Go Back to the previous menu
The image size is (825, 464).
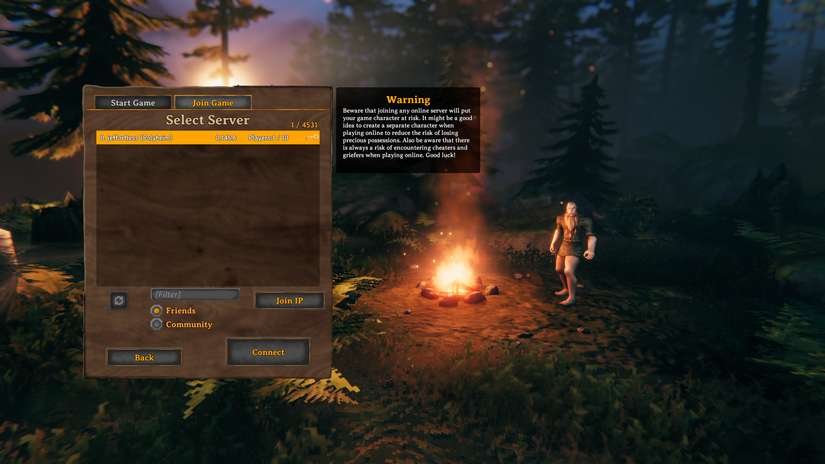[x=144, y=357]
